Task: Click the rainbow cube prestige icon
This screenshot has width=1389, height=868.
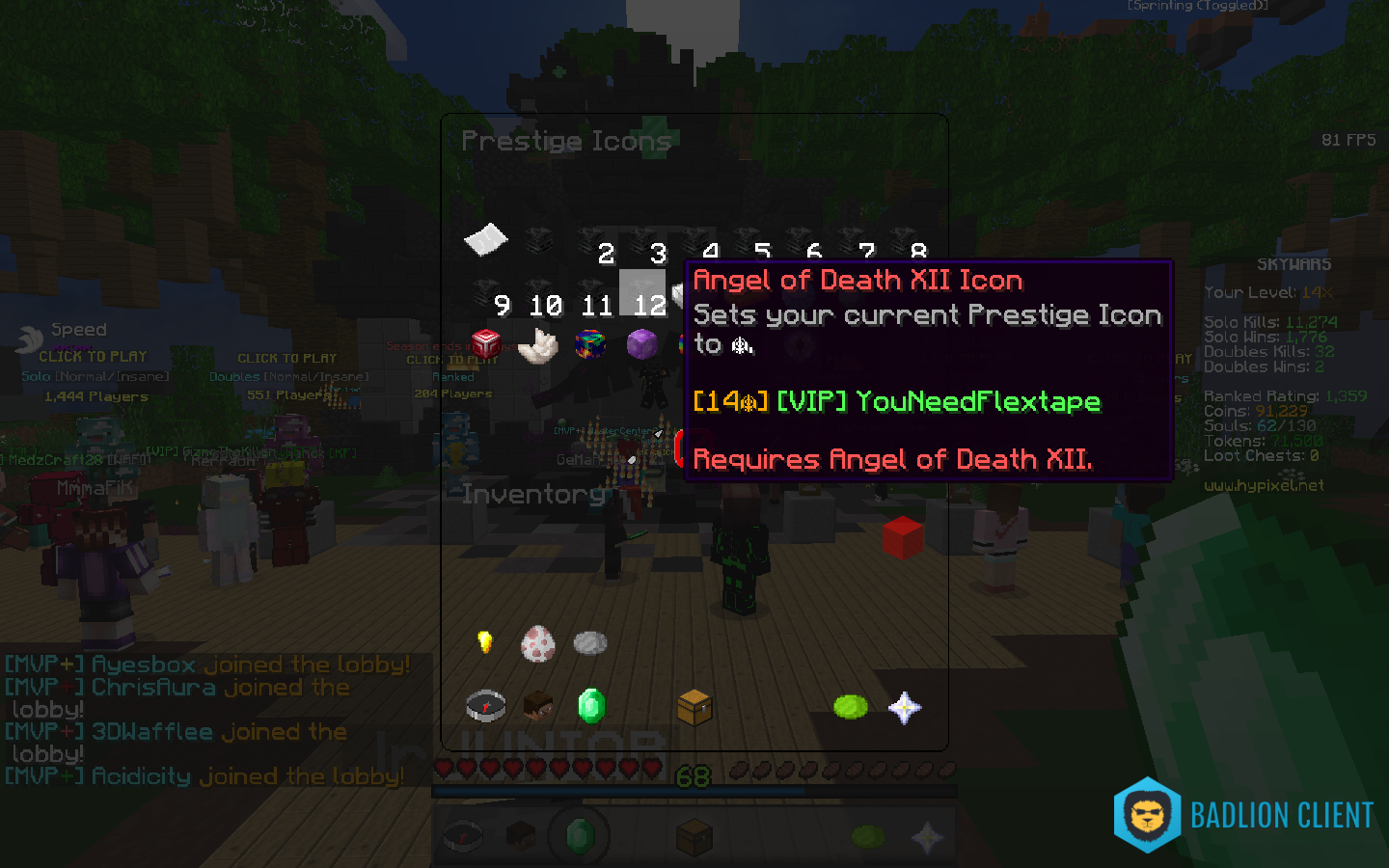Action: point(590,344)
